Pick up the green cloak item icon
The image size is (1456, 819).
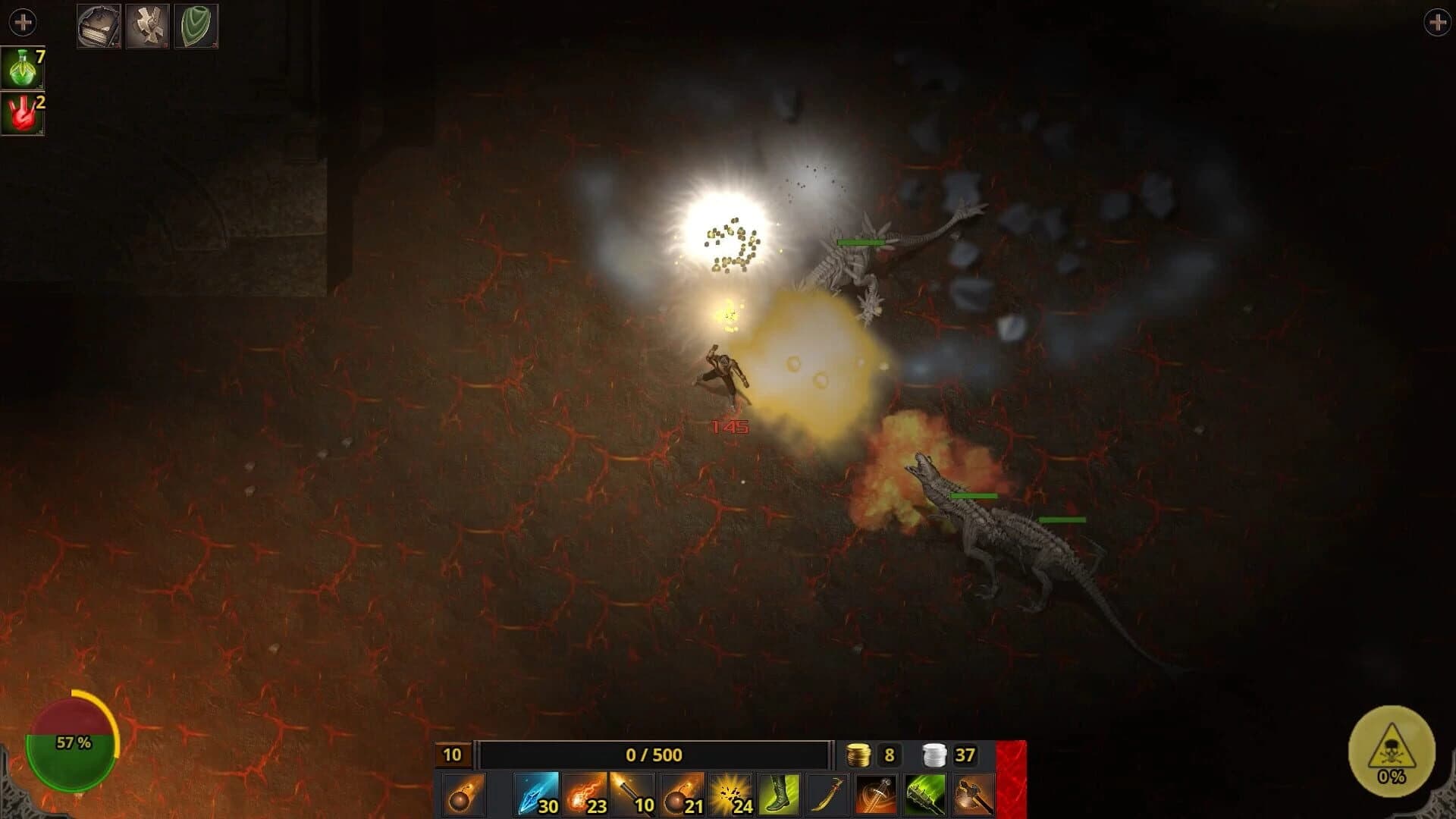click(197, 24)
